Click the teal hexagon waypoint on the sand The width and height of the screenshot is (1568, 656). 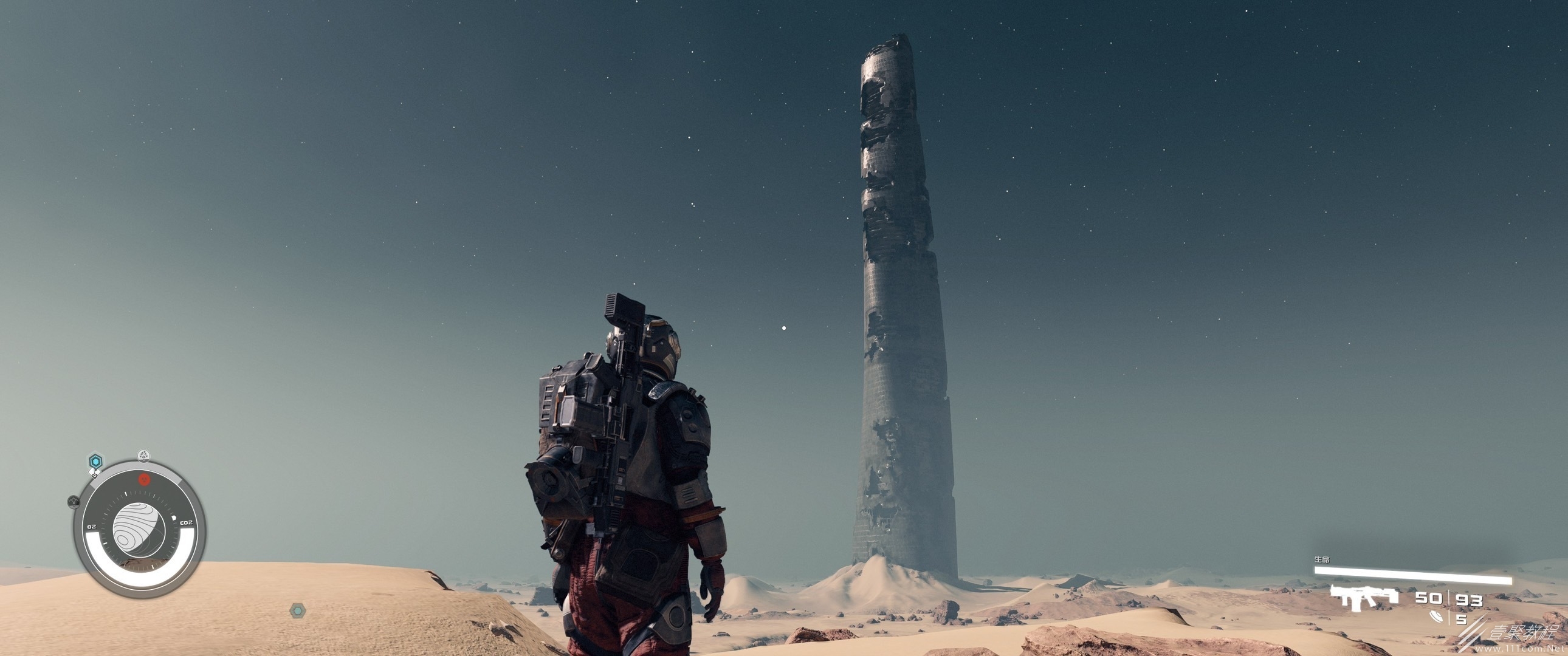coord(297,610)
